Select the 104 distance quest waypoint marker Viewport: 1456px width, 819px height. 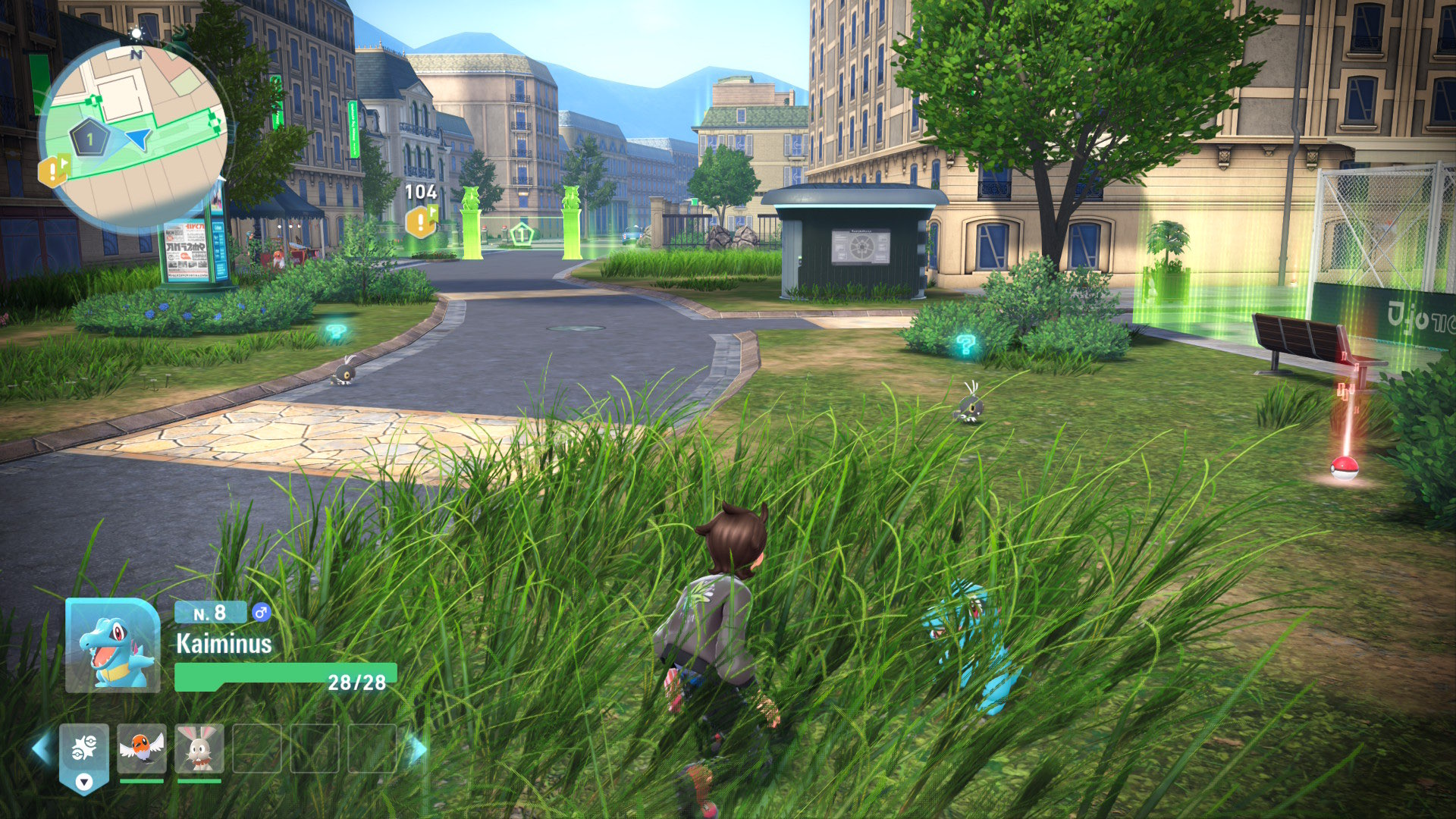coord(421,221)
